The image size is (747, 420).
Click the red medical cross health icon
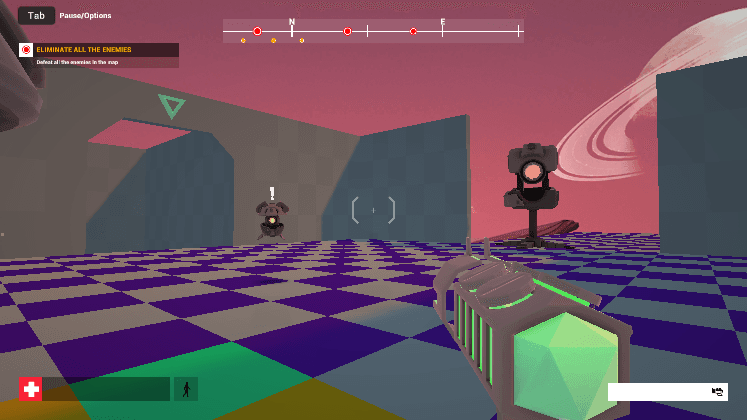click(31, 389)
